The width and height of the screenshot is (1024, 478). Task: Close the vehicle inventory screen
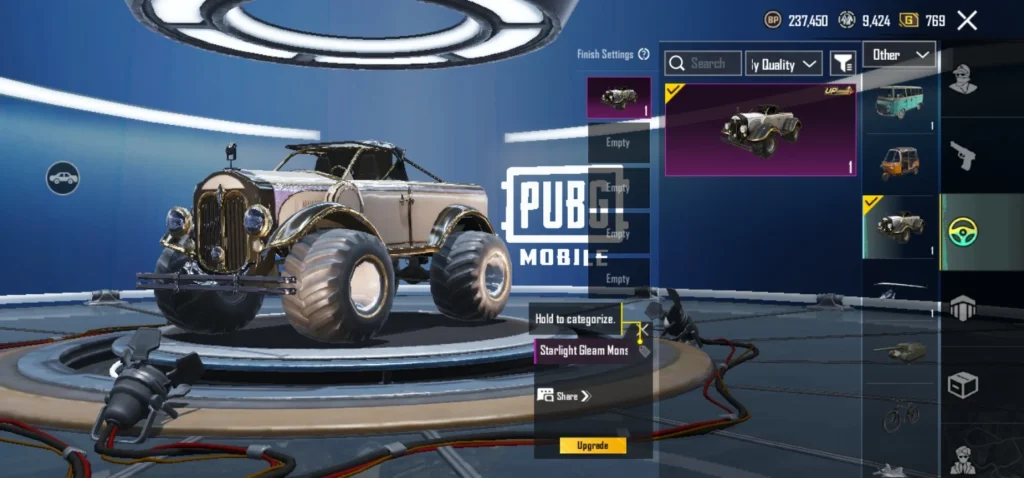tap(967, 20)
